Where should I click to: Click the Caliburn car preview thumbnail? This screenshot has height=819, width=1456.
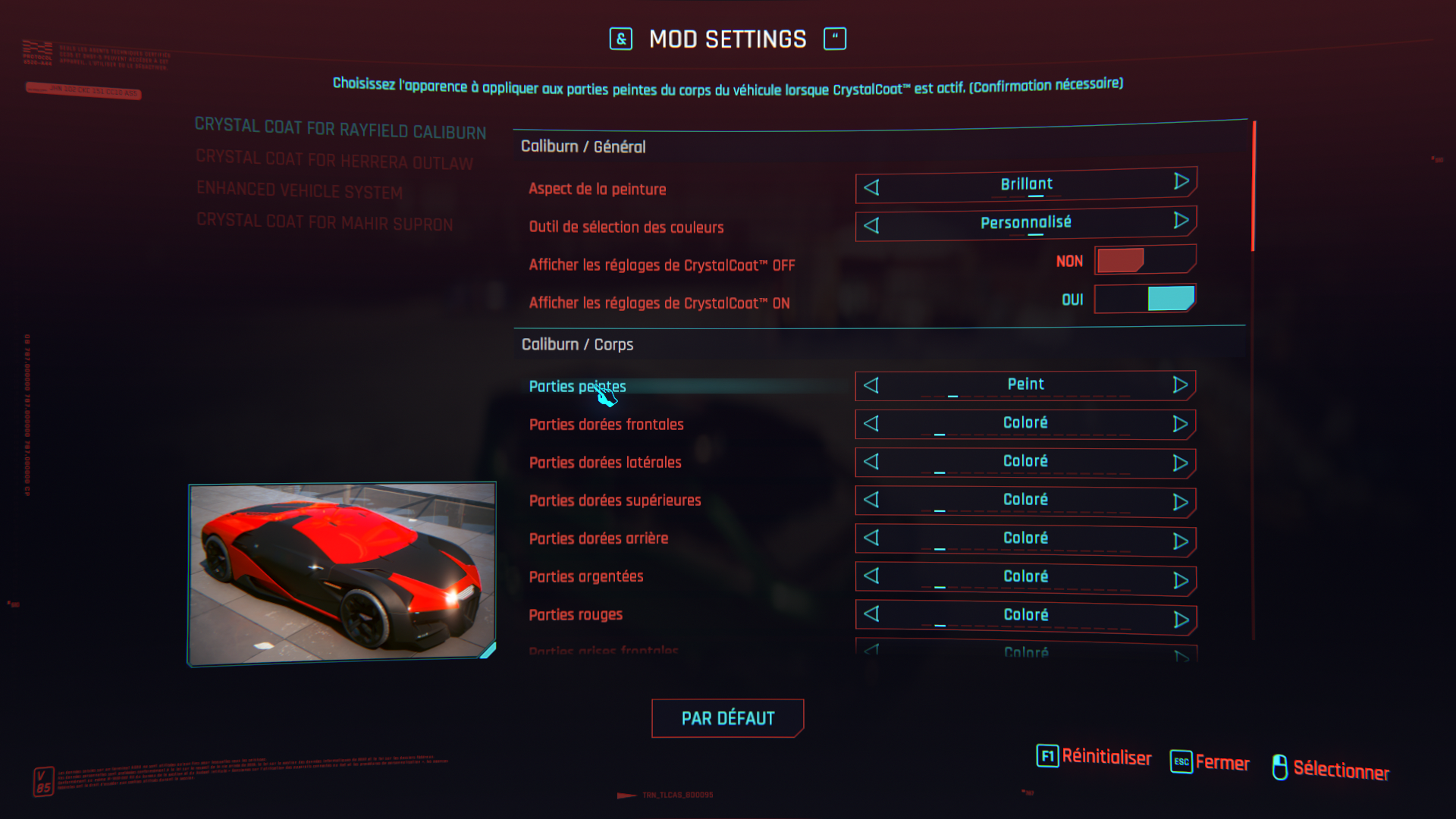[342, 574]
